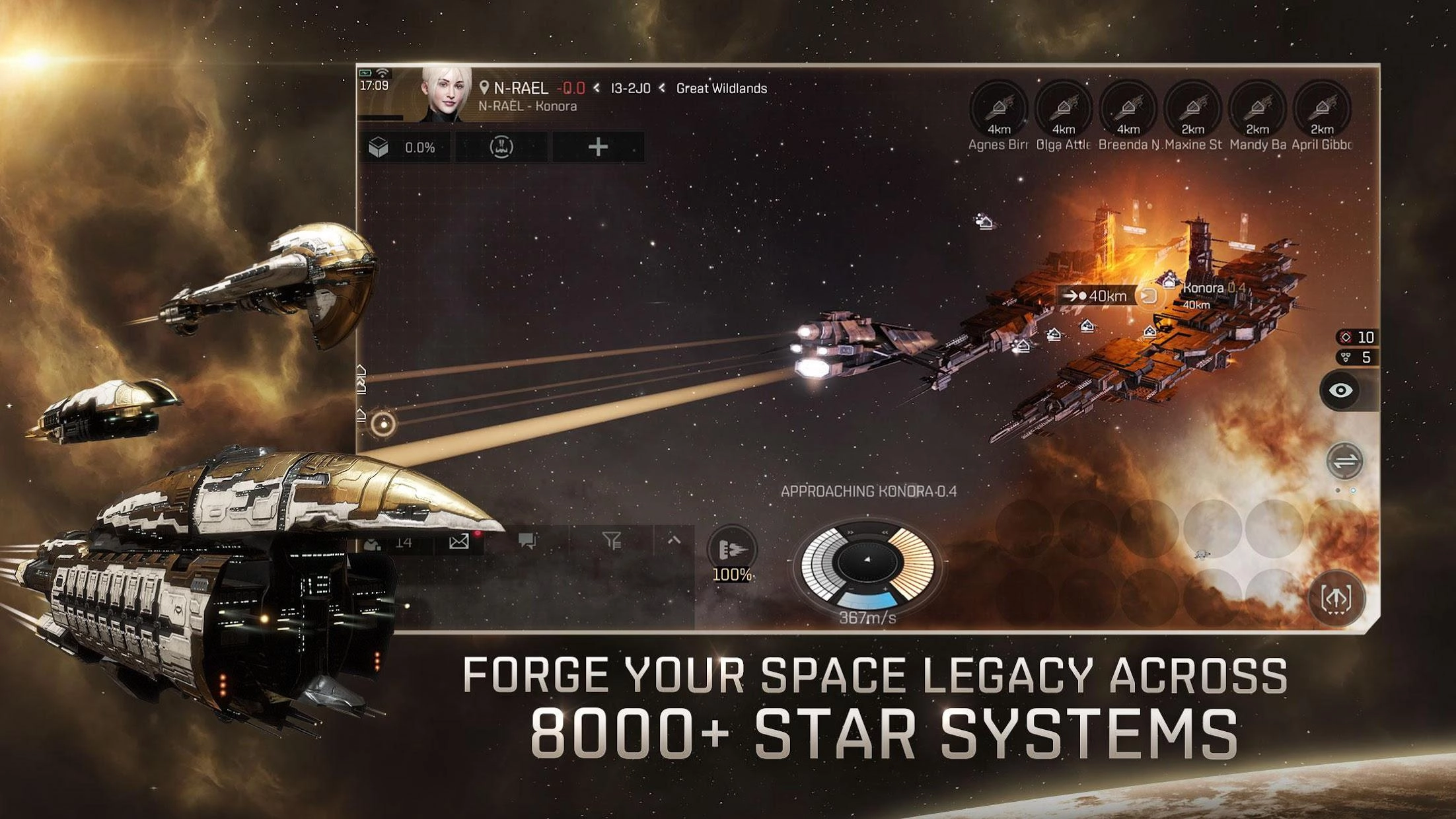Screen dimensions: 1456x819
Task: Select the I3-2J0 constellation breadcrumb
Action: pyautogui.click(x=630, y=89)
